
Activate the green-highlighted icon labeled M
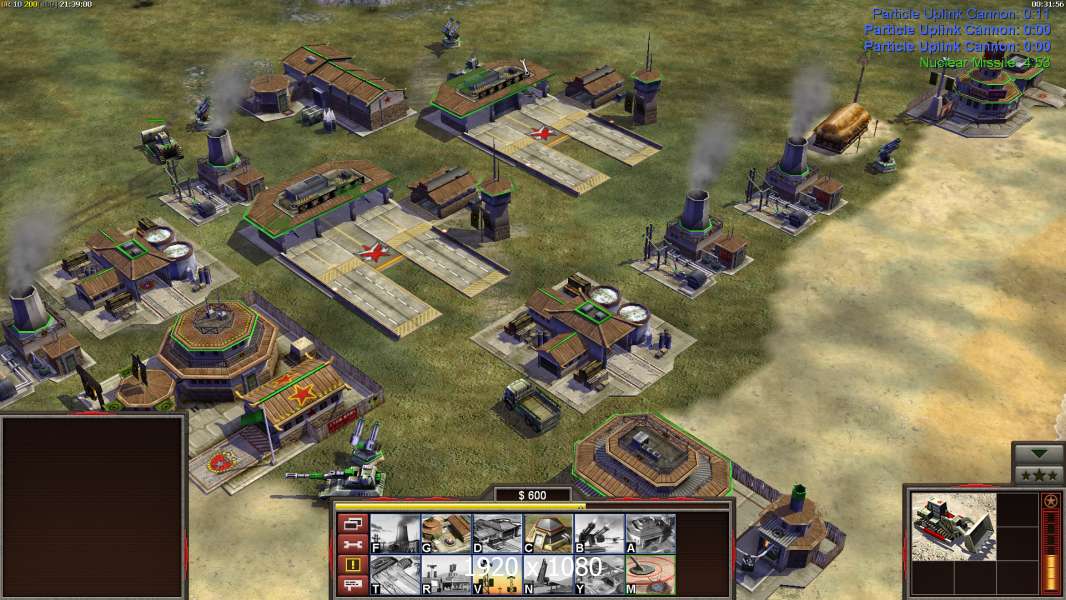point(650,574)
